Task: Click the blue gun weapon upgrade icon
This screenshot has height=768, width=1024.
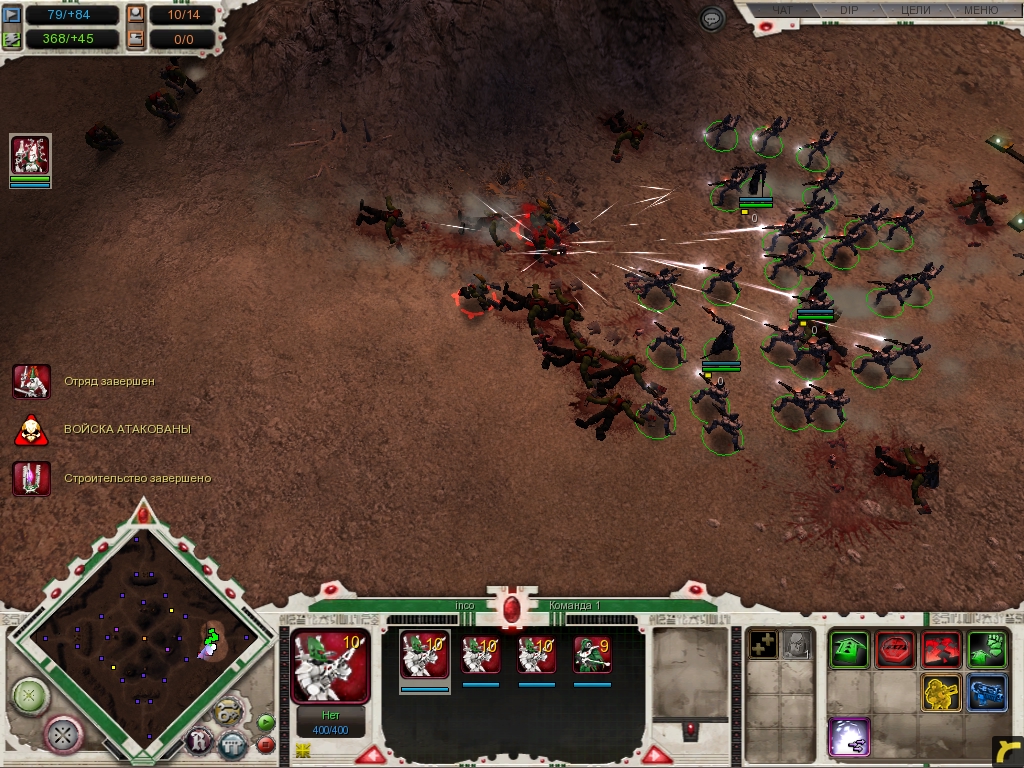Action: pos(987,693)
